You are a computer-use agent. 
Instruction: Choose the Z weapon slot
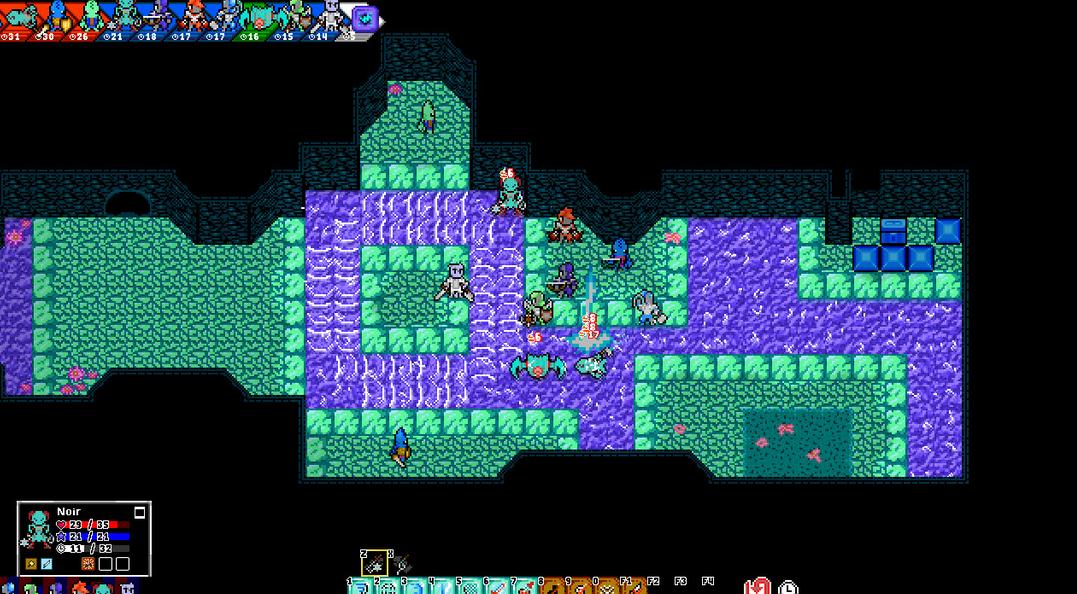click(373, 564)
